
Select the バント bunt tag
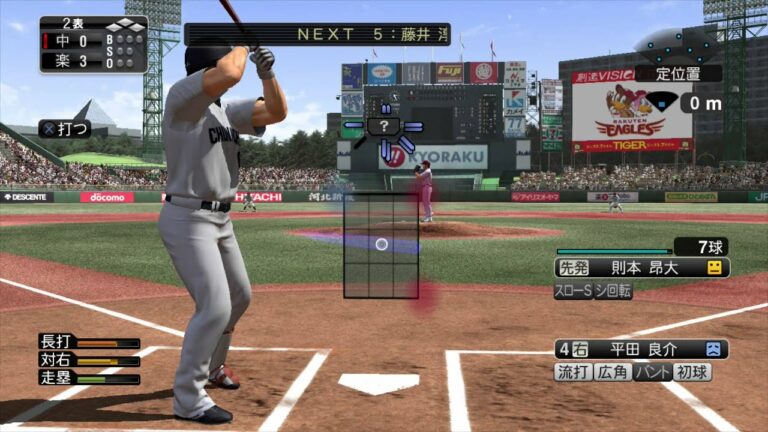click(x=652, y=372)
